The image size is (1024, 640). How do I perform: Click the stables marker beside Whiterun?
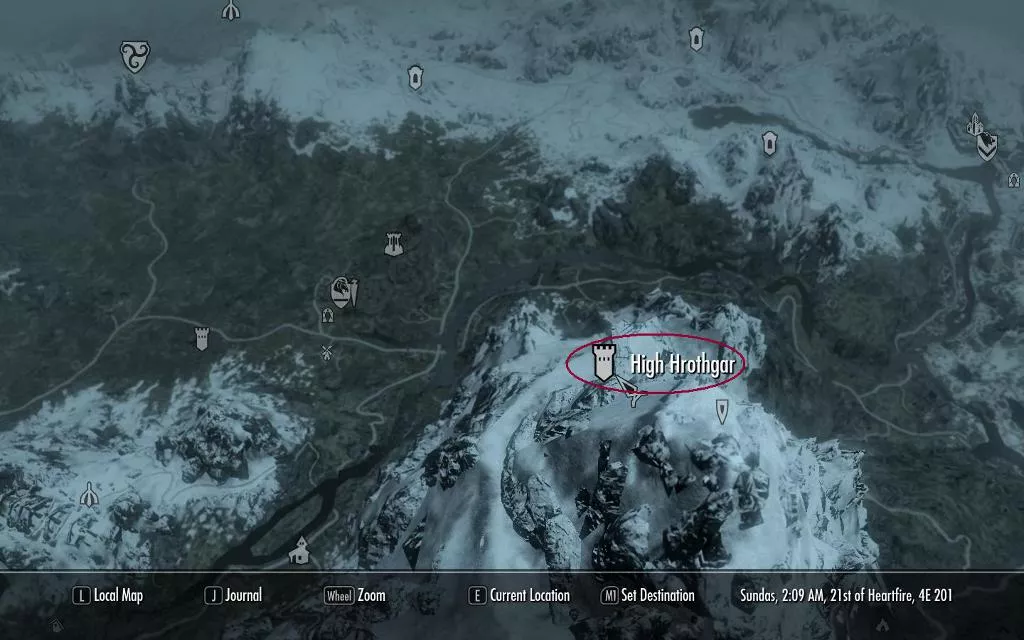(x=327, y=316)
